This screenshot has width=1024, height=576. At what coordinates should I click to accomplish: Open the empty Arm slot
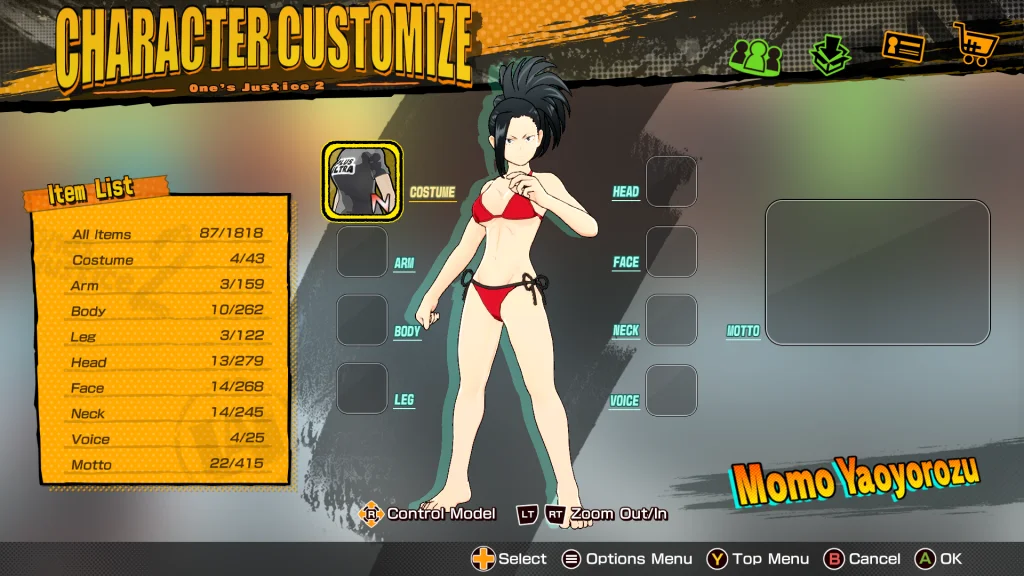coord(361,252)
